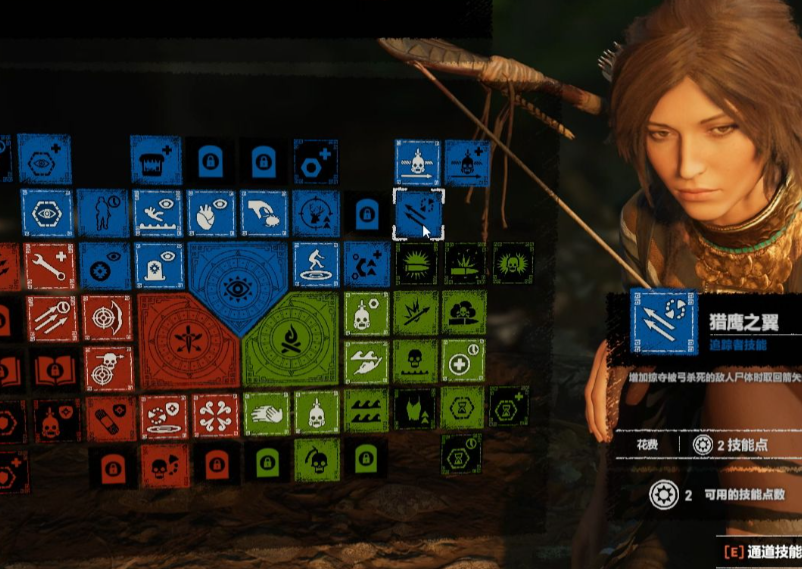Choose the dark green spiked skull skill
Viewport: 802px width, 569px height.
click(x=512, y=263)
